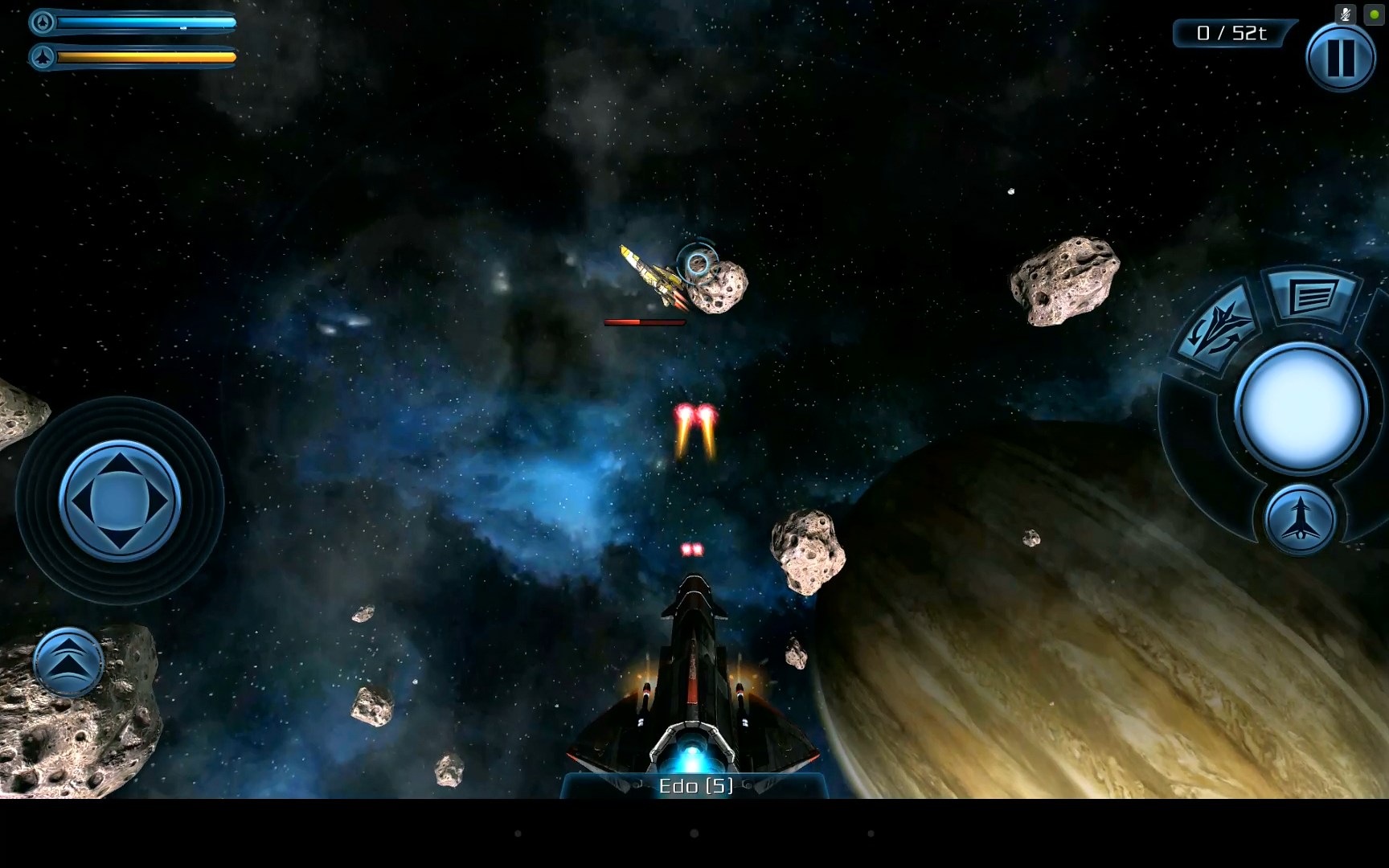Toggle target lock reticle on enemy fighter
This screenshot has height=868, width=1389.
(696, 263)
